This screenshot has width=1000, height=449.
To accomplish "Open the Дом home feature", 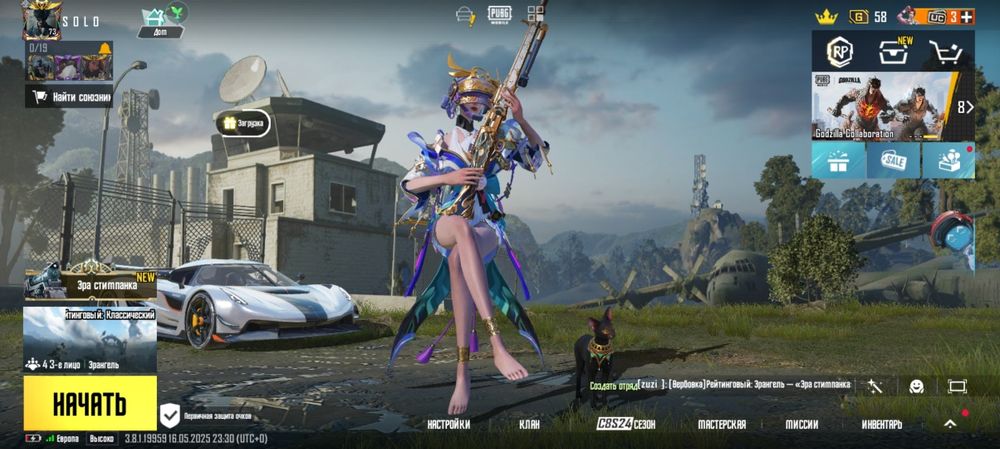I will coord(159,21).
